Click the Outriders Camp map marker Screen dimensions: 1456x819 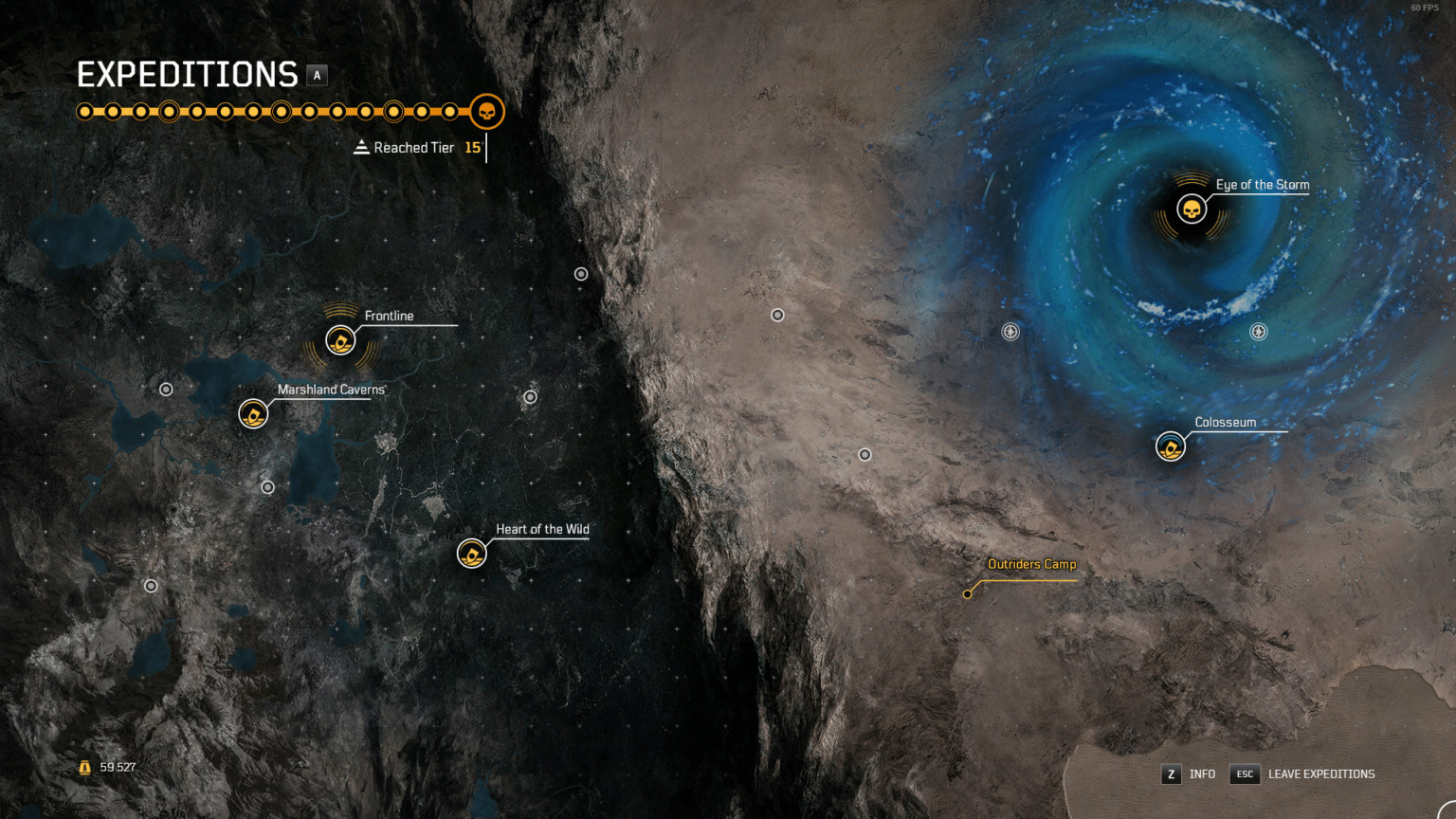click(x=968, y=594)
